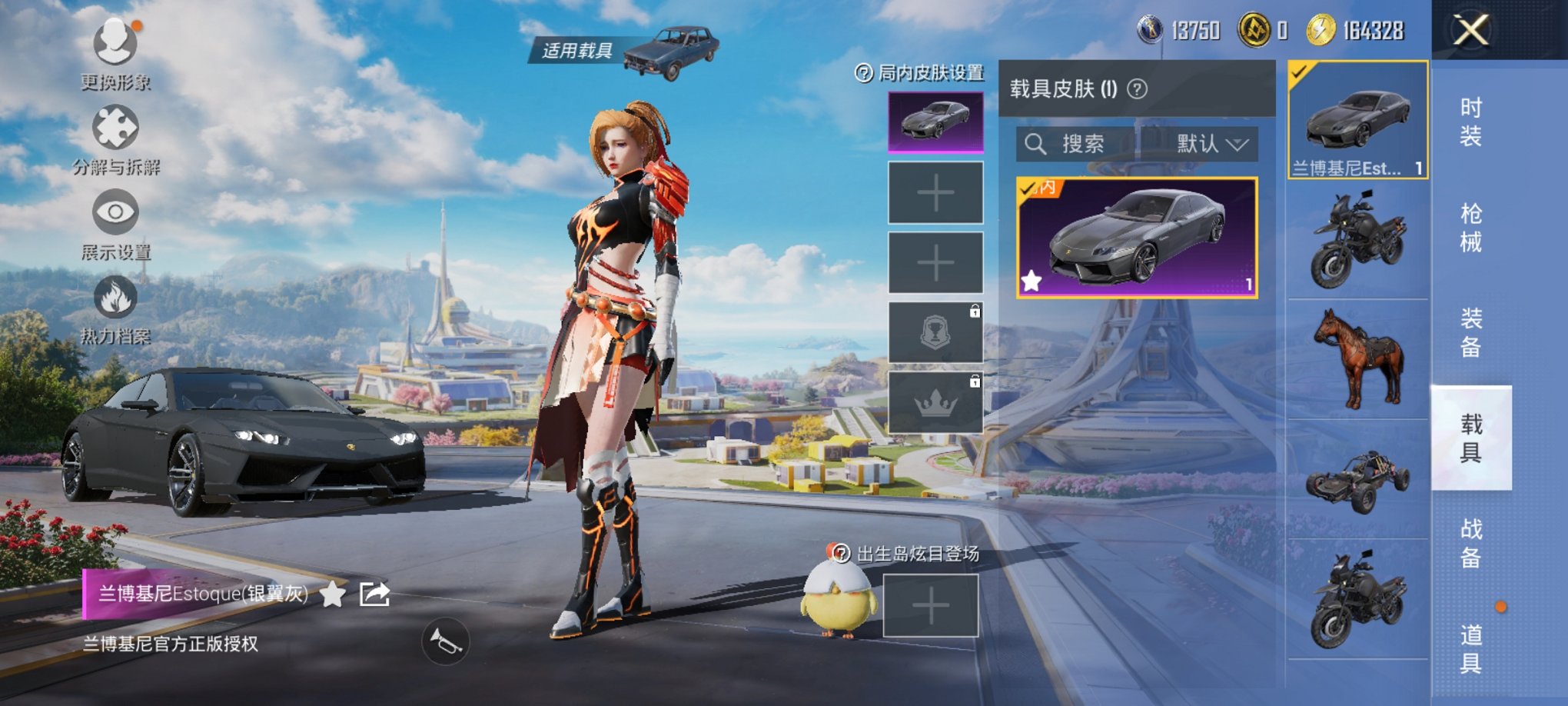Sound the vehicle horn button

pyautogui.click(x=445, y=641)
